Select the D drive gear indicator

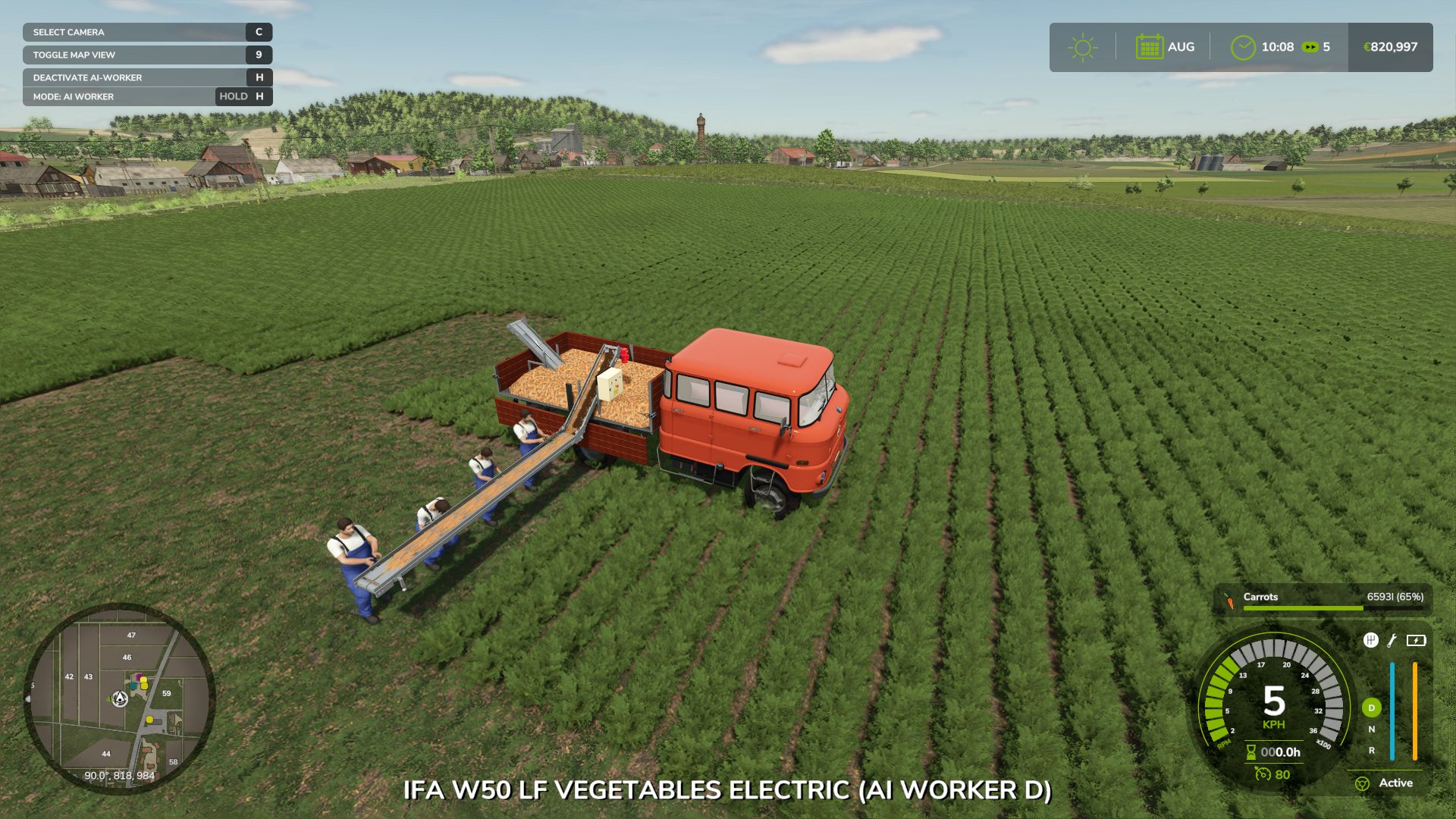[x=1371, y=708]
